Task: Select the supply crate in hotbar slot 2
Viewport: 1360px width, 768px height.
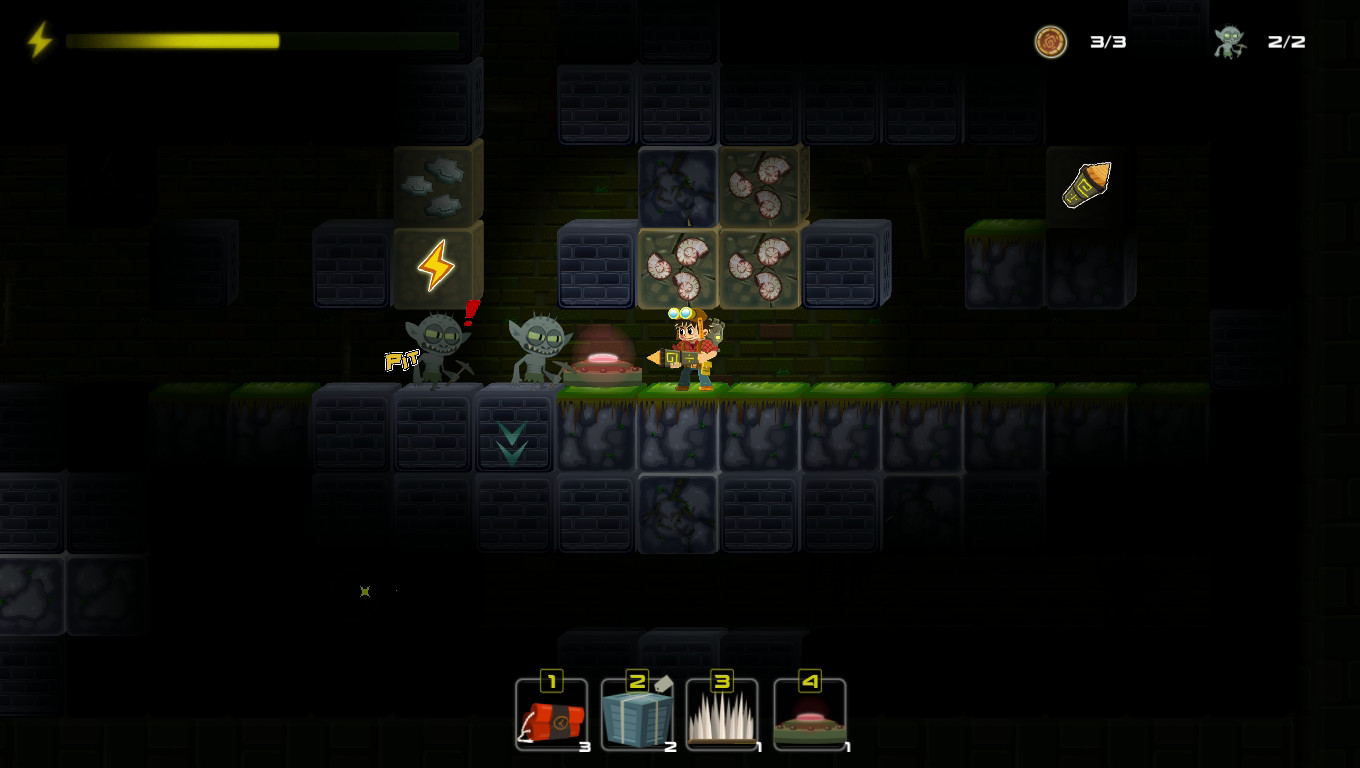Action: pos(637,714)
